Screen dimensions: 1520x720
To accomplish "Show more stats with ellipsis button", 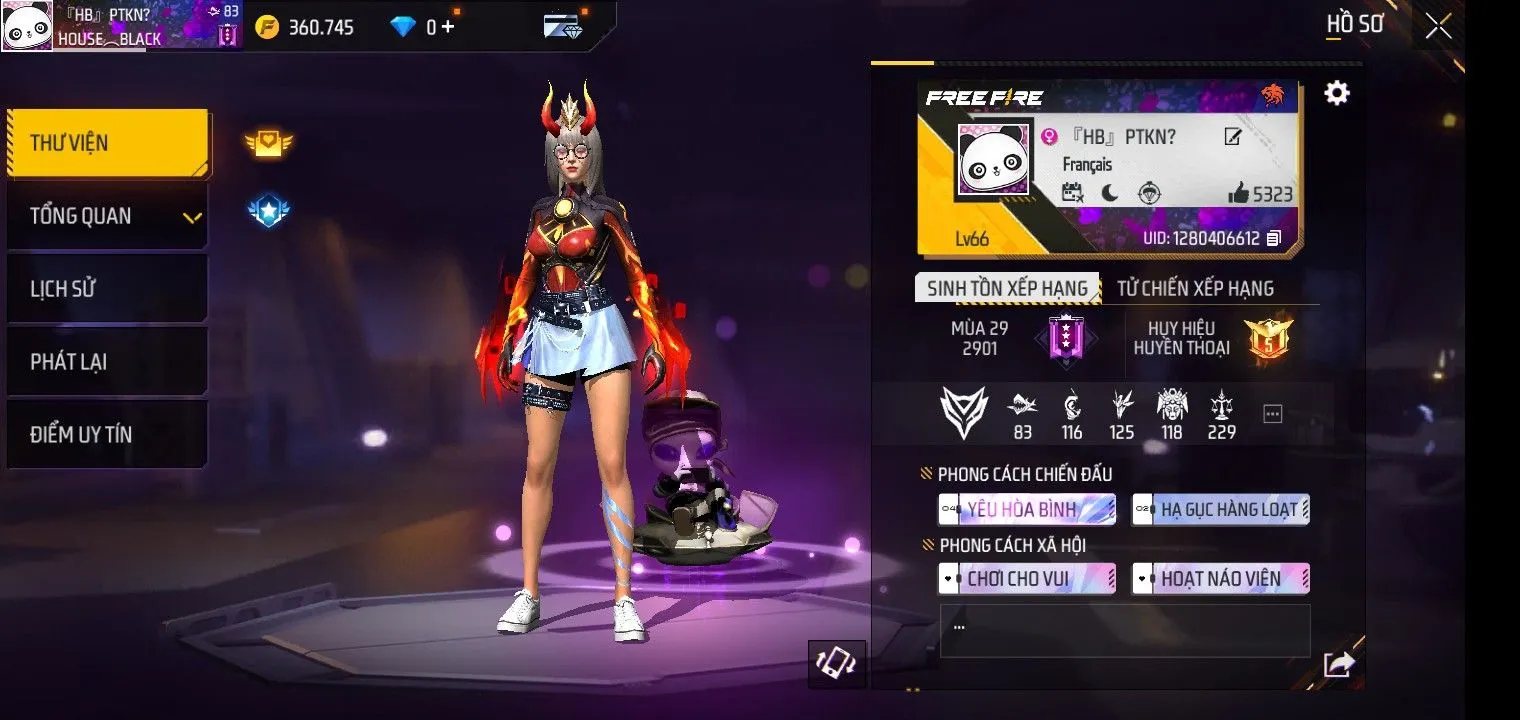I will [x=1272, y=414].
